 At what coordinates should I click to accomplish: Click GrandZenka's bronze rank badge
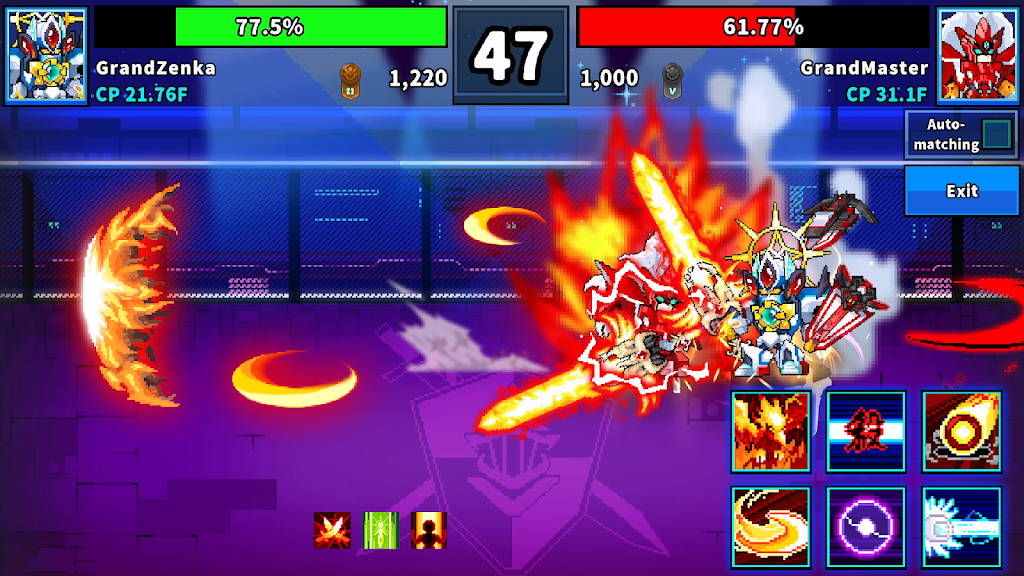[350, 78]
